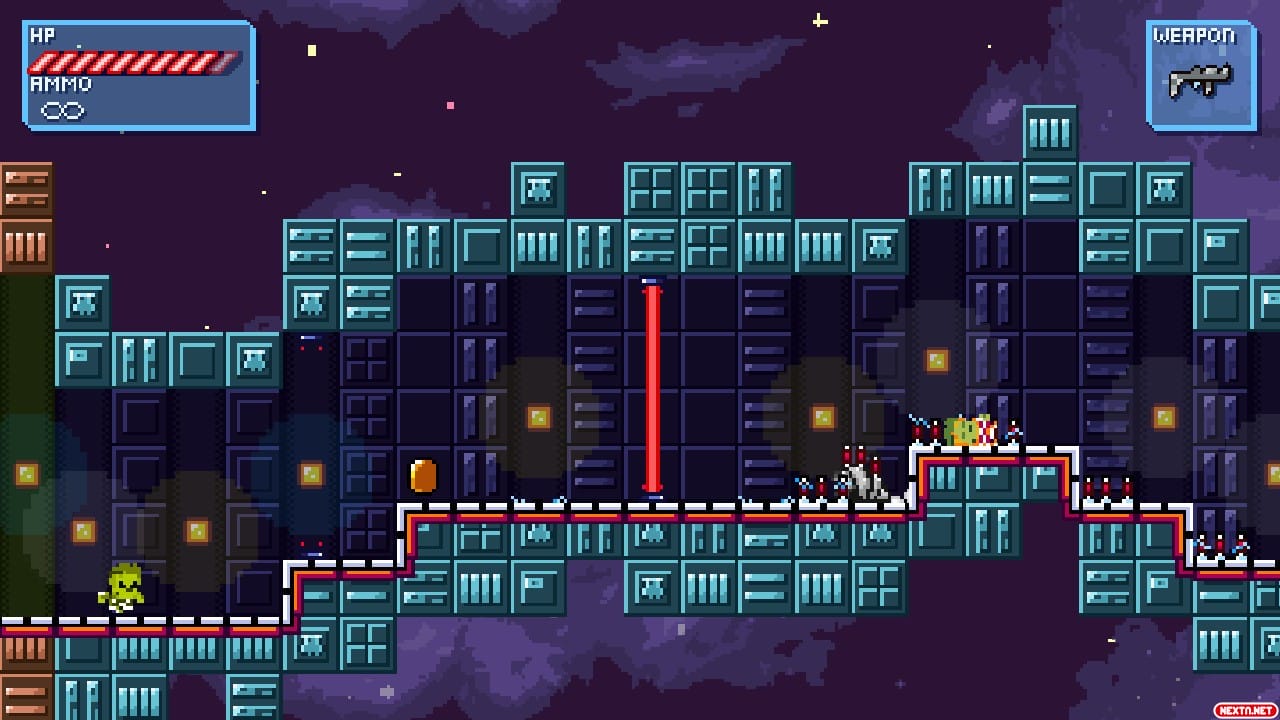Select the orange capsule pickup on the ledge
1280x720 pixels.
[421, 478]
